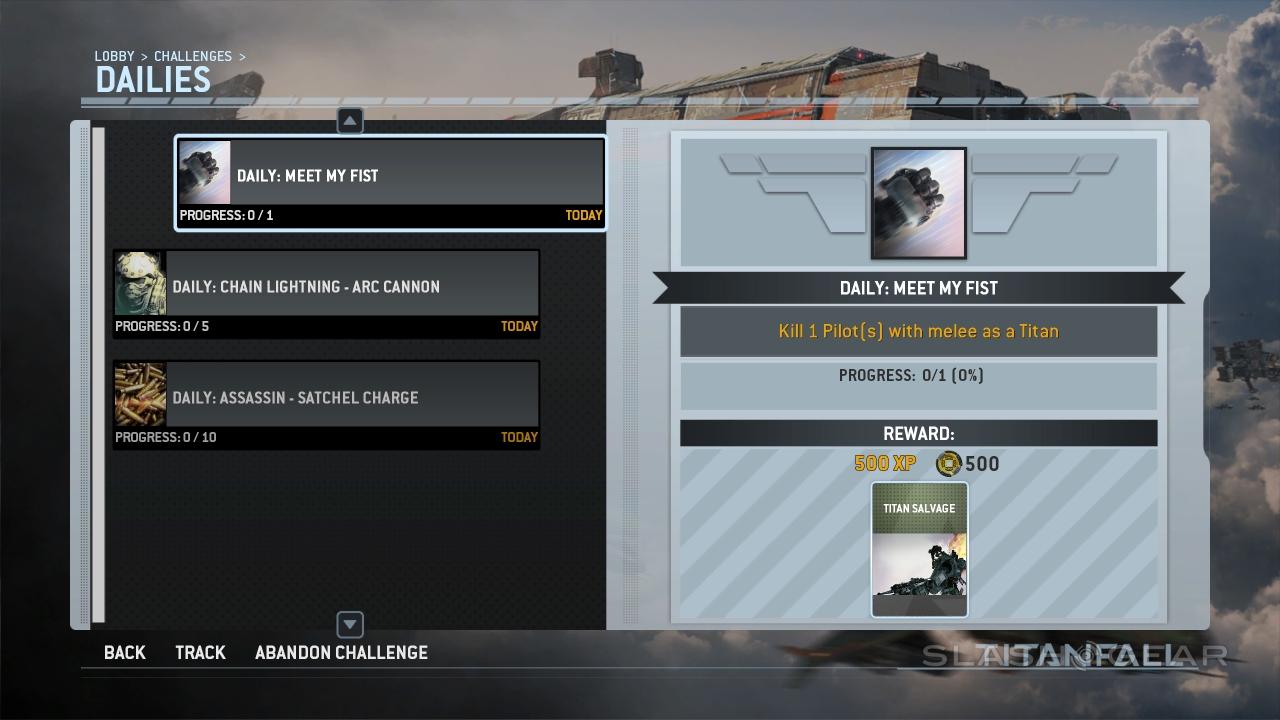Click the Meet My Fist detail icon
The width and height of the screenshot is (1280, 720).
918,203
